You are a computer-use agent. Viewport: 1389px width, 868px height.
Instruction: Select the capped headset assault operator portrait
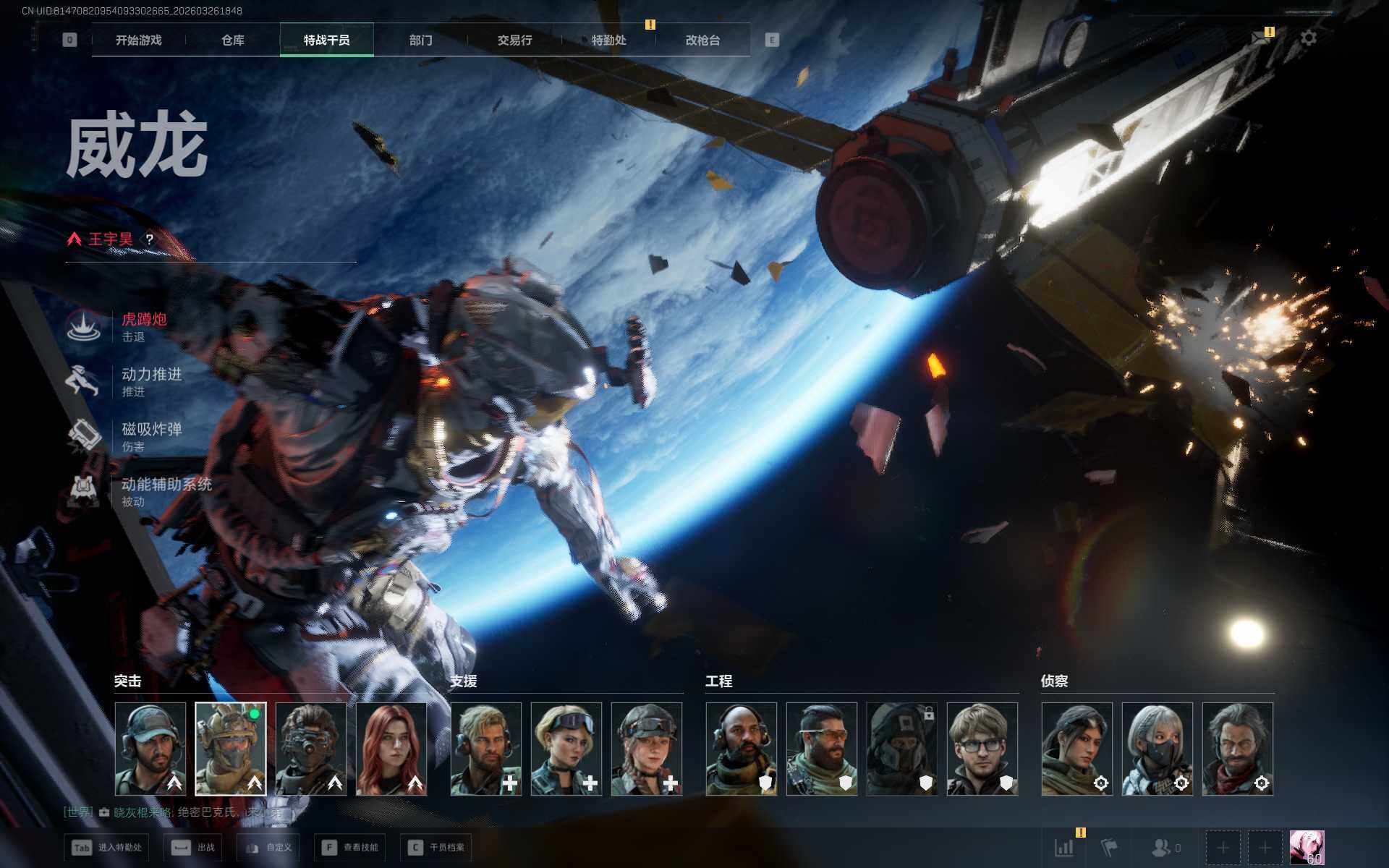click(150, 749)
